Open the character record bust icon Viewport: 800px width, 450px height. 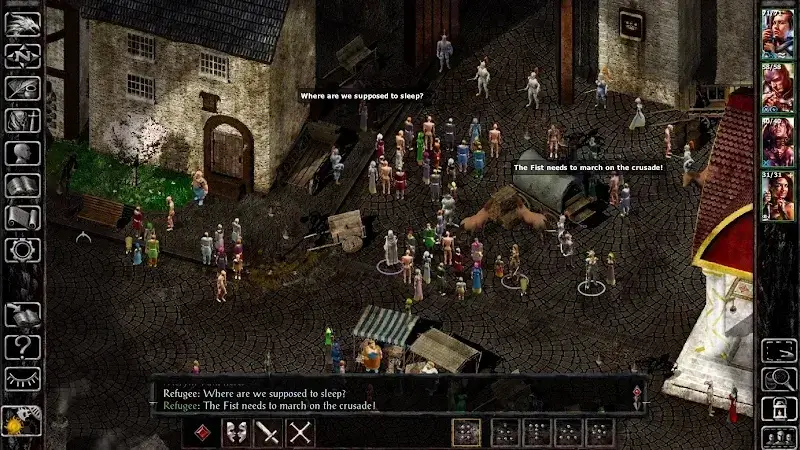point(22,153)
